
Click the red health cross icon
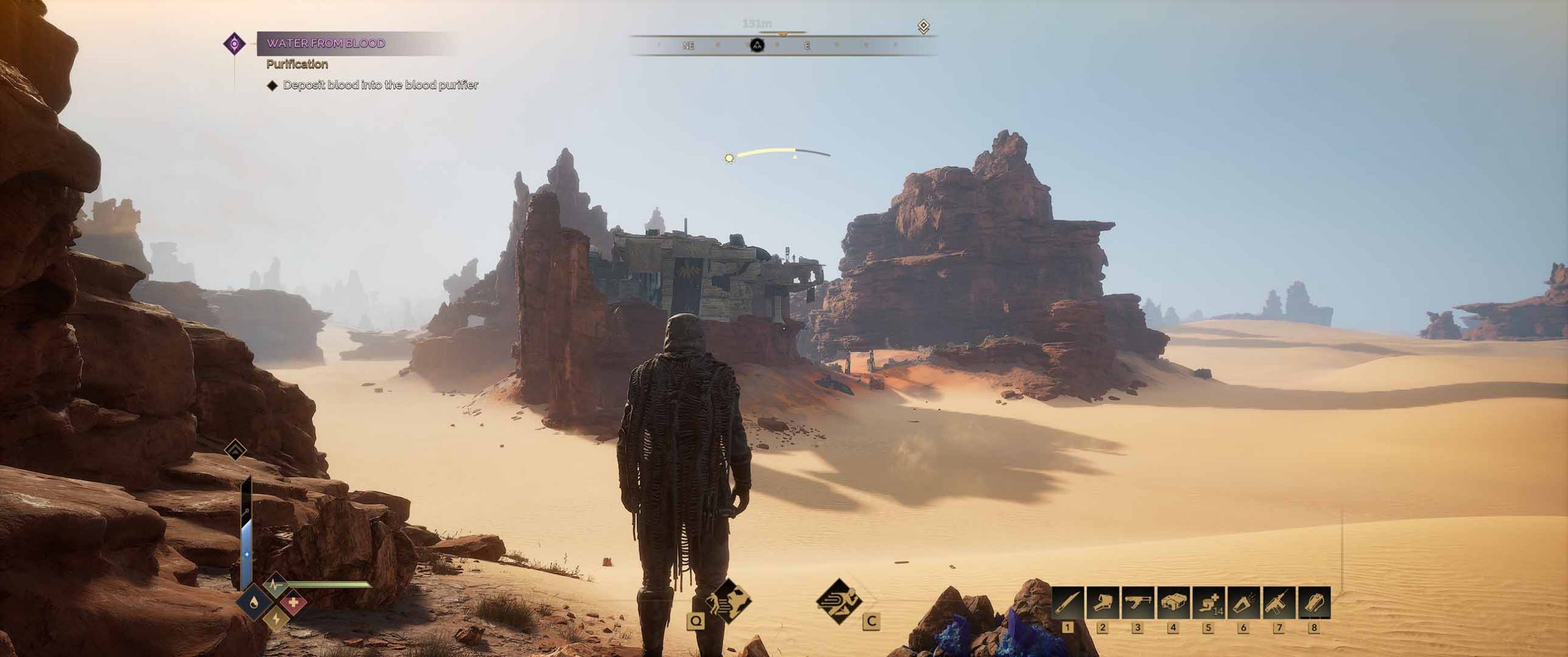294,602
